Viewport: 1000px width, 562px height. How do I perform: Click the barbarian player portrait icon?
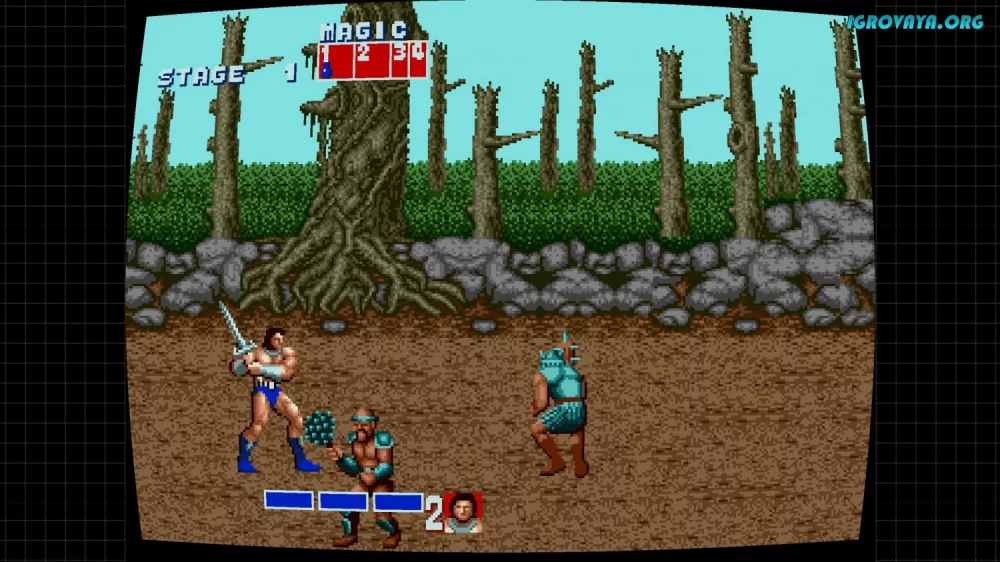(463, 512)
